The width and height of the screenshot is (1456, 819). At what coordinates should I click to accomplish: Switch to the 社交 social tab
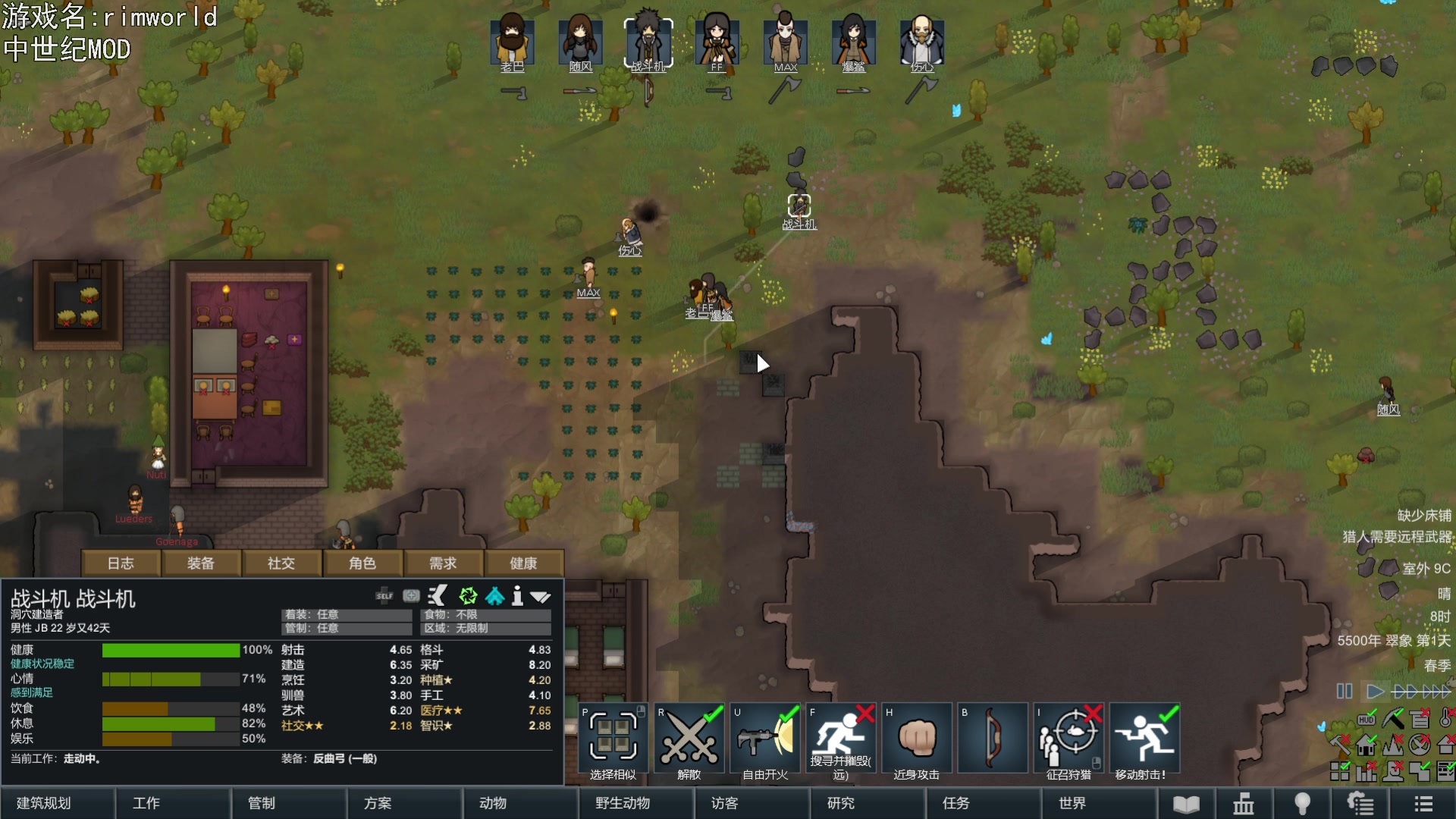click(281, 563)
